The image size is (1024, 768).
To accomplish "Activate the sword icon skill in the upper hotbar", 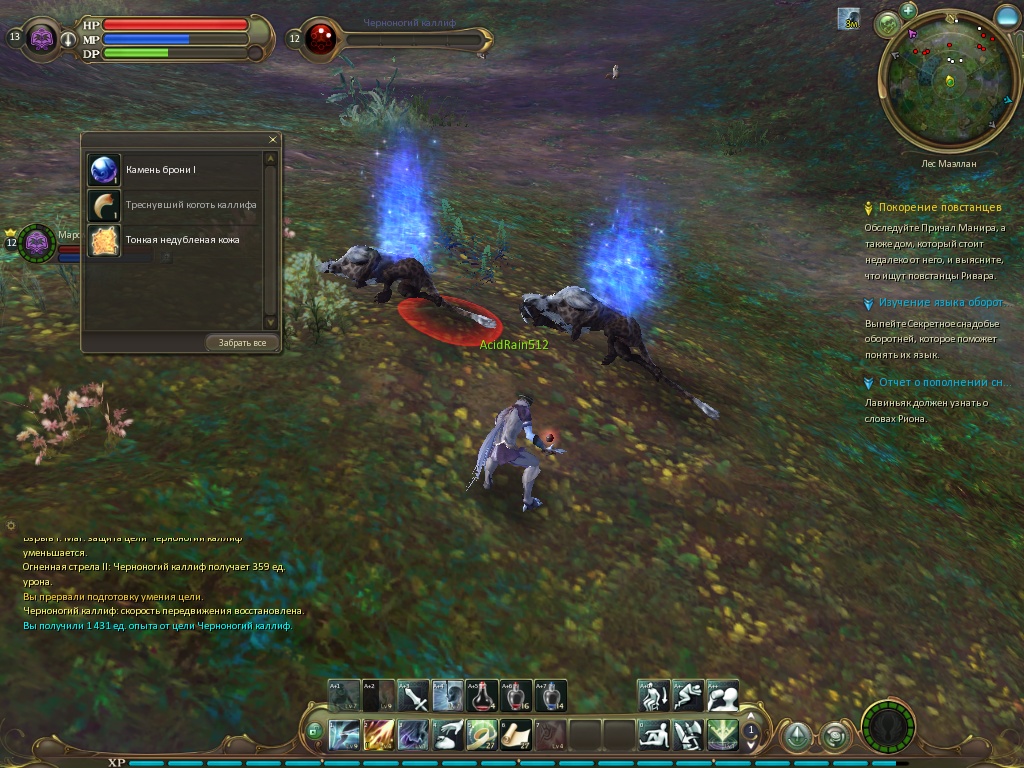I will point(414,695).
